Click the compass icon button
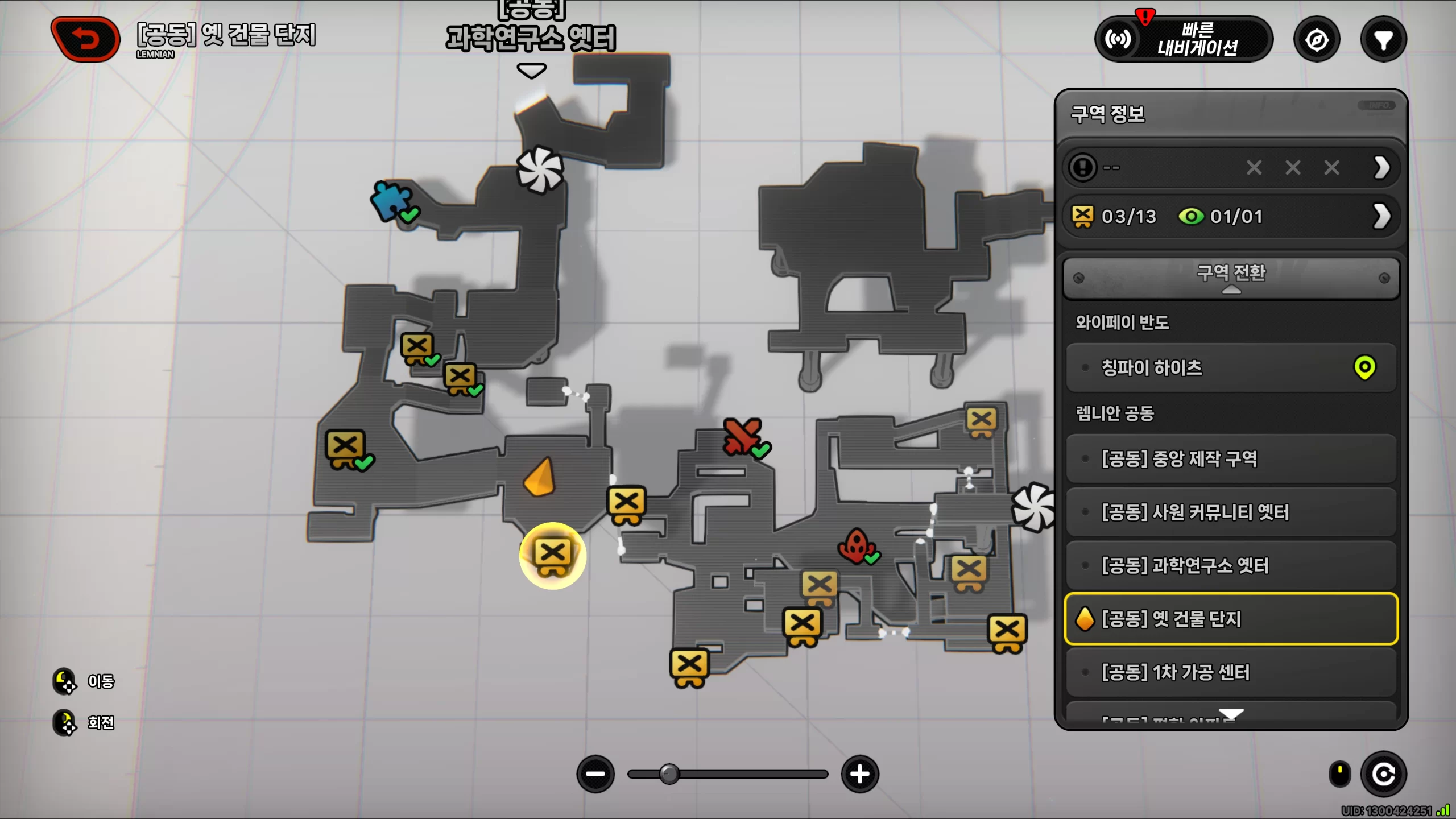Screen dimensions: 1456x819 coord(1317,40)
